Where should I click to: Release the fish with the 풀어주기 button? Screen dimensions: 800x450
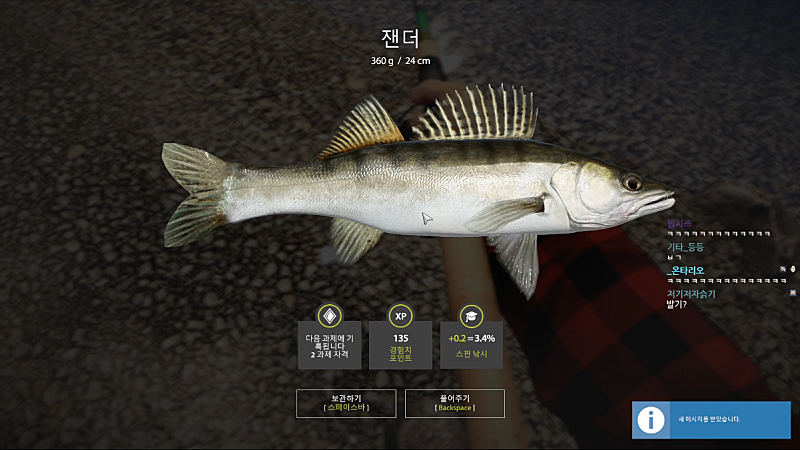coord(455,403)
